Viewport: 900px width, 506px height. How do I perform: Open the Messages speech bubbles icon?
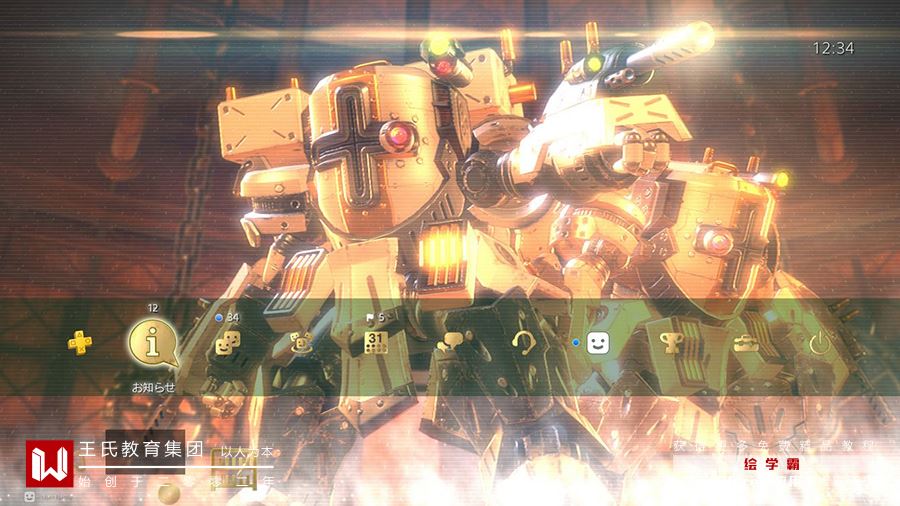coord(450,343)
